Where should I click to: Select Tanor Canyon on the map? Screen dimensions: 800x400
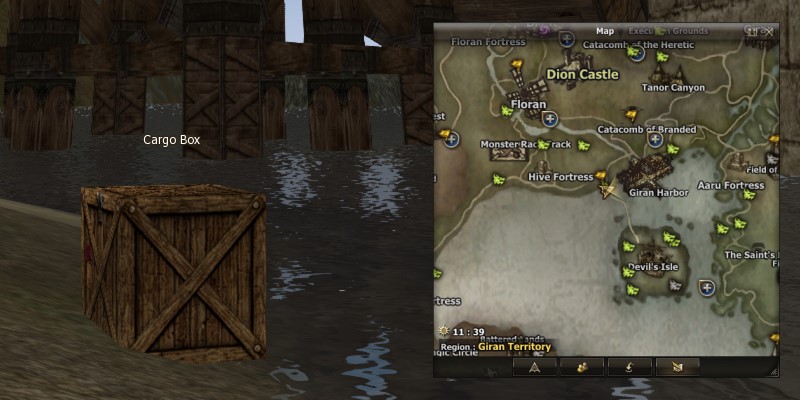point(673,87)
